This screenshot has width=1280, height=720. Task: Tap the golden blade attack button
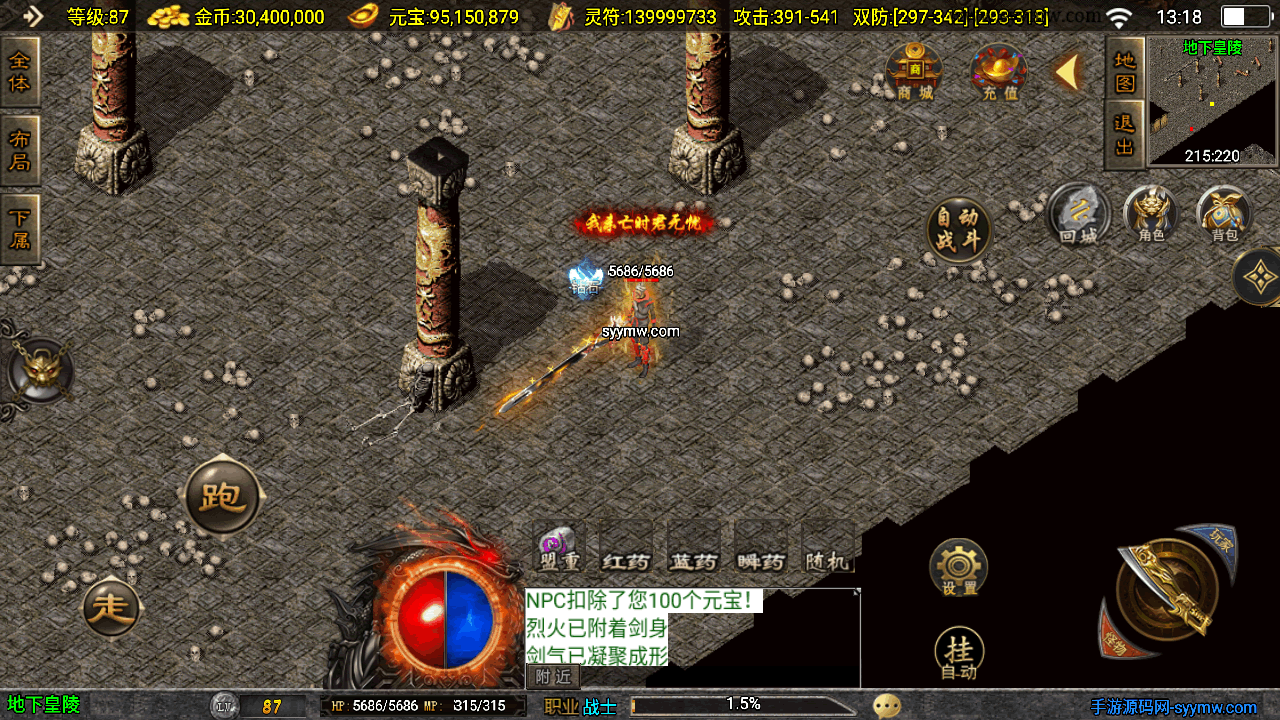click(1166, 591)
